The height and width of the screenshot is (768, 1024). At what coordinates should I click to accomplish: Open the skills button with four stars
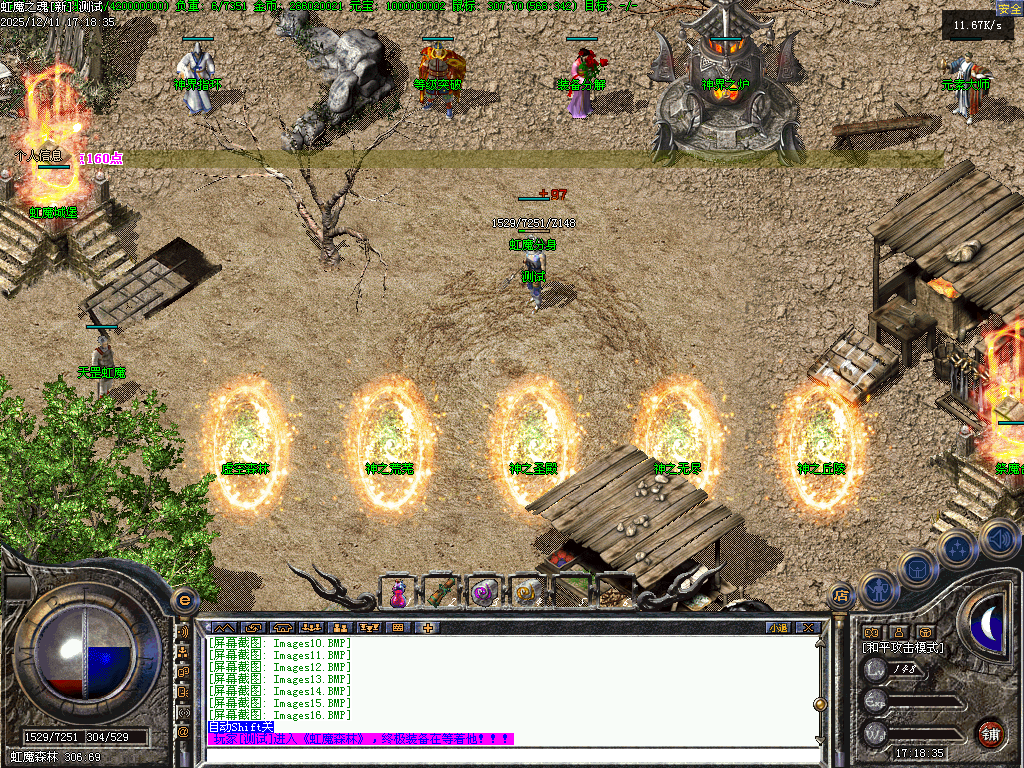pyautogui.click(x=958, y=548)
